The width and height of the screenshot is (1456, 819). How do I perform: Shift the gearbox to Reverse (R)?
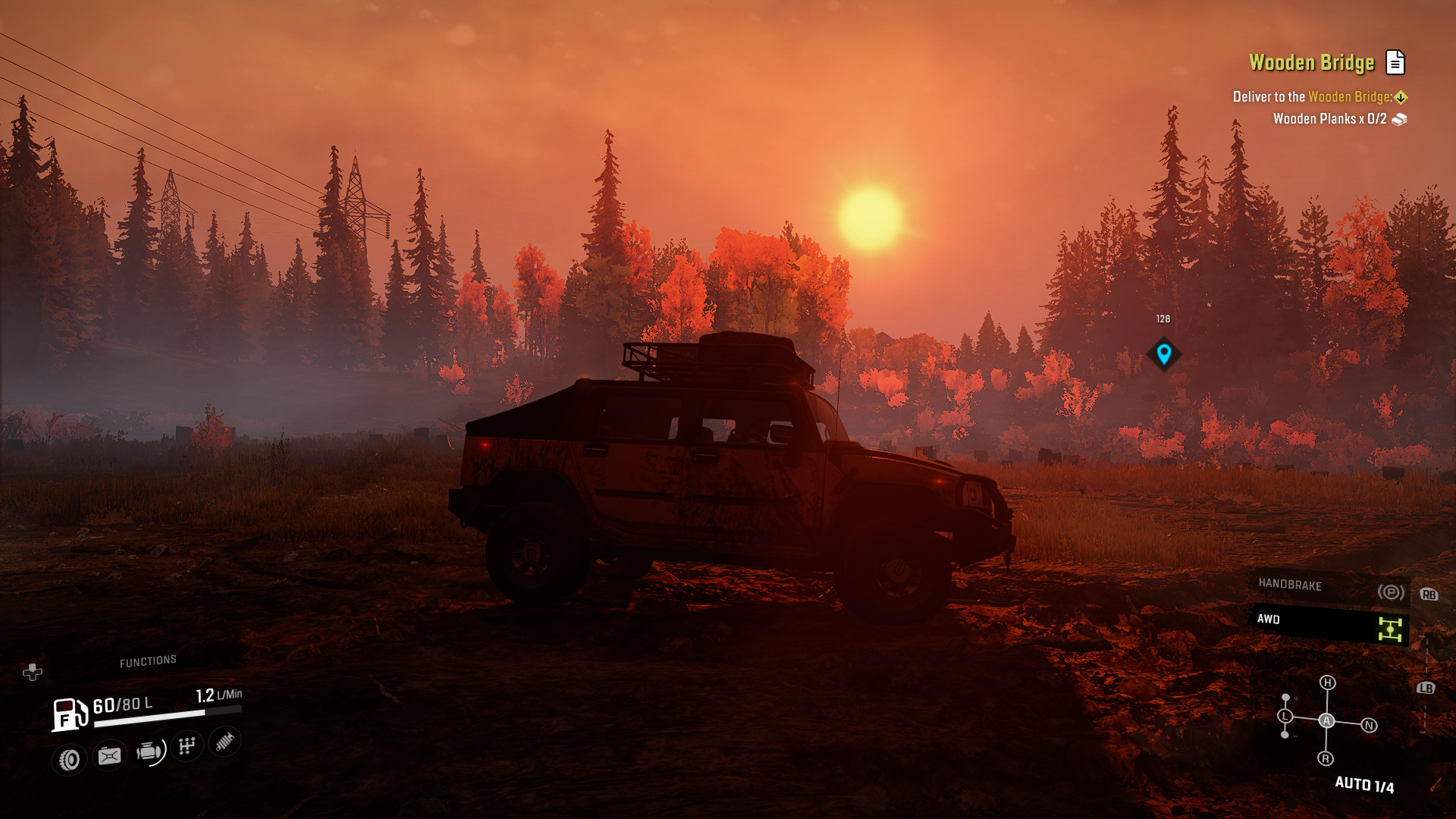click(1326, 758)
